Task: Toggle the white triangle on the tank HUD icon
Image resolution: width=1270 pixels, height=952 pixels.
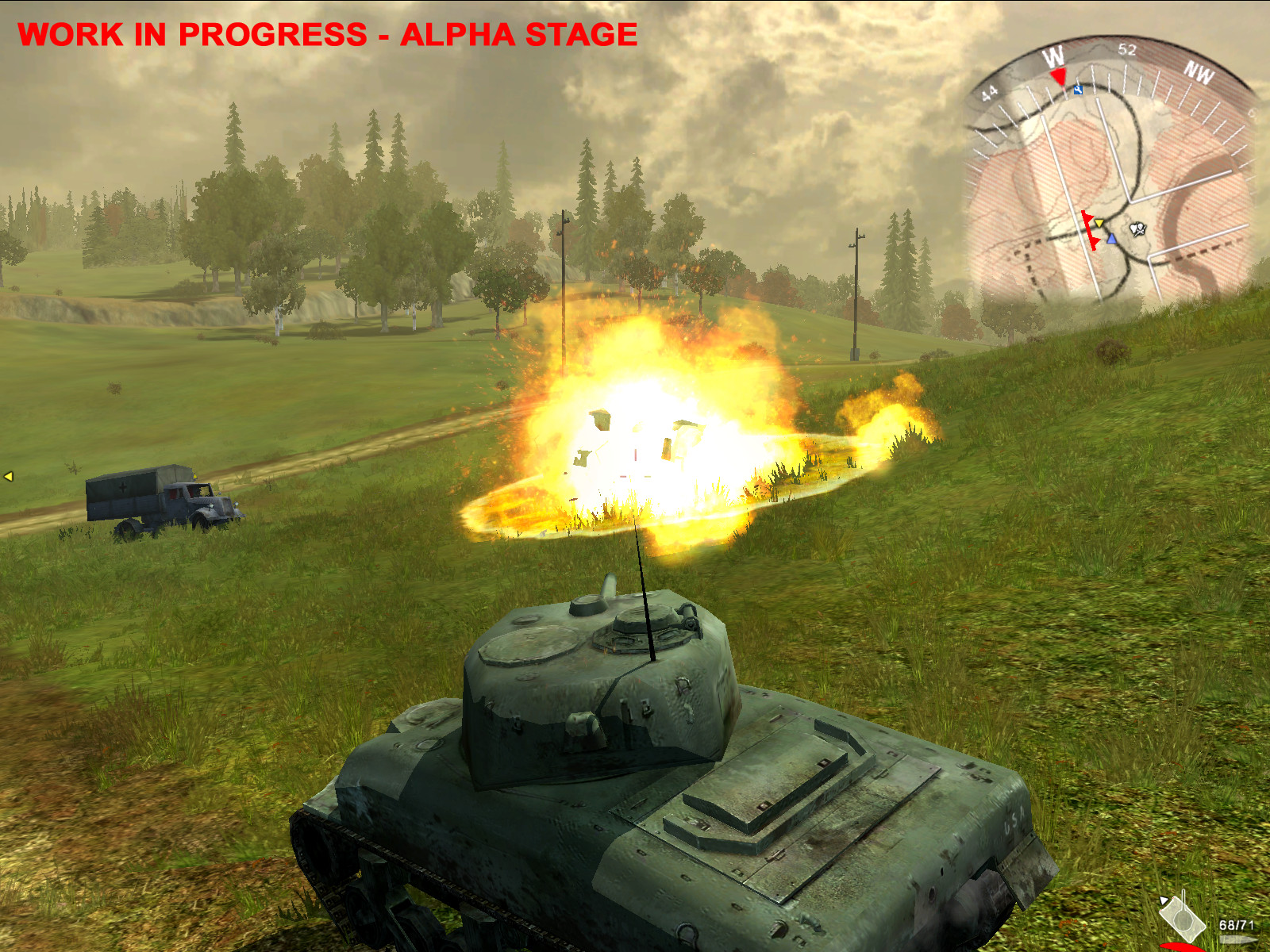Action: [1164, 900]
